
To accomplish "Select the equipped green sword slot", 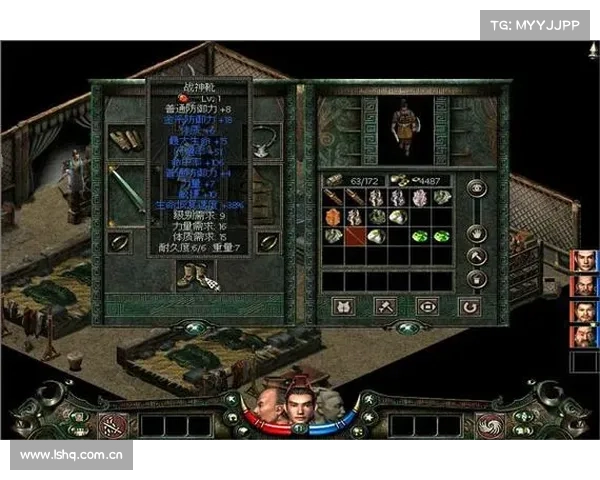I will click(127, 194).
